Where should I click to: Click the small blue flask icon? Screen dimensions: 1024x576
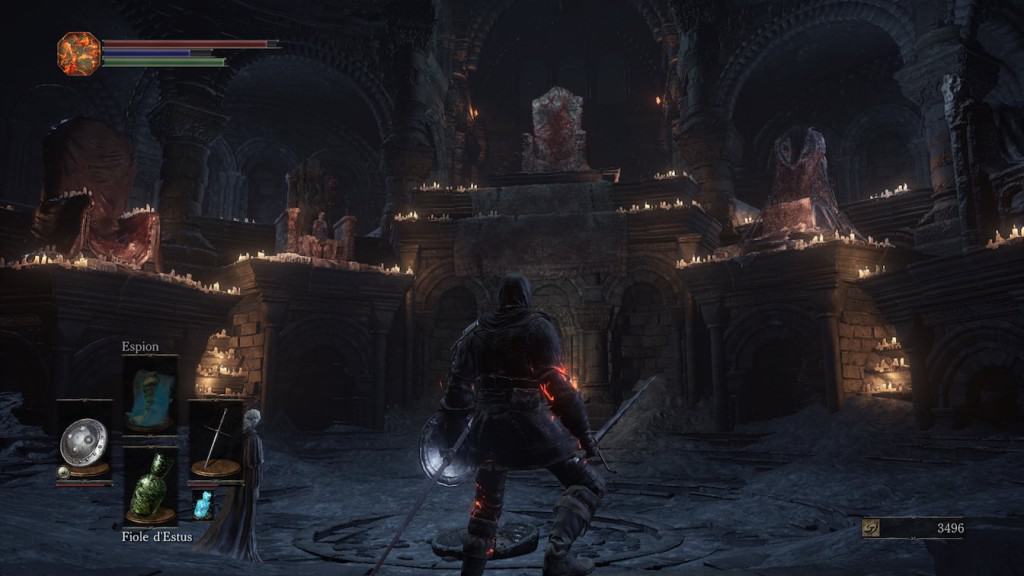coord(203,505)
